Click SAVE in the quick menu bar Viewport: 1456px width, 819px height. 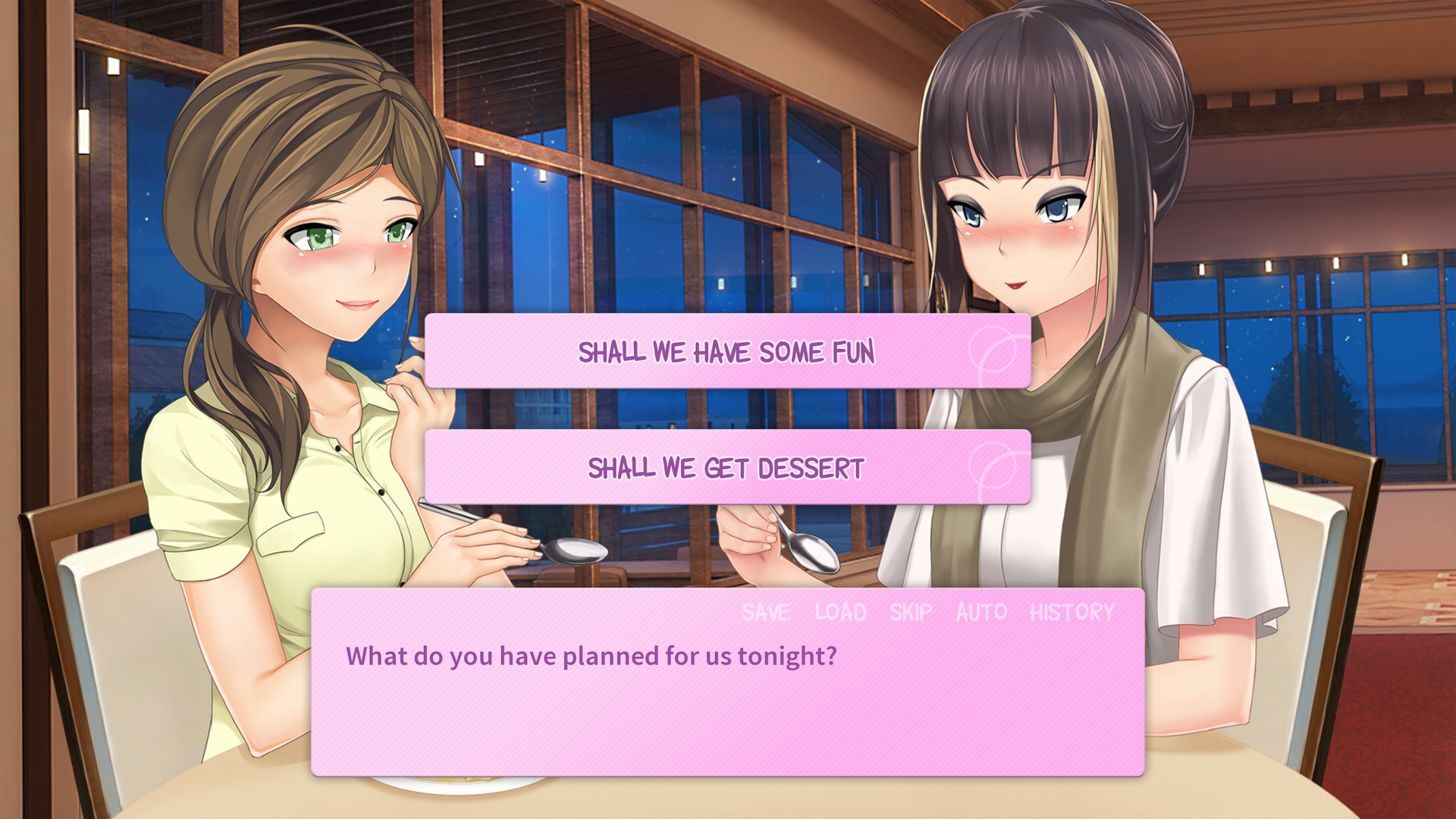[x=765, y=613]
